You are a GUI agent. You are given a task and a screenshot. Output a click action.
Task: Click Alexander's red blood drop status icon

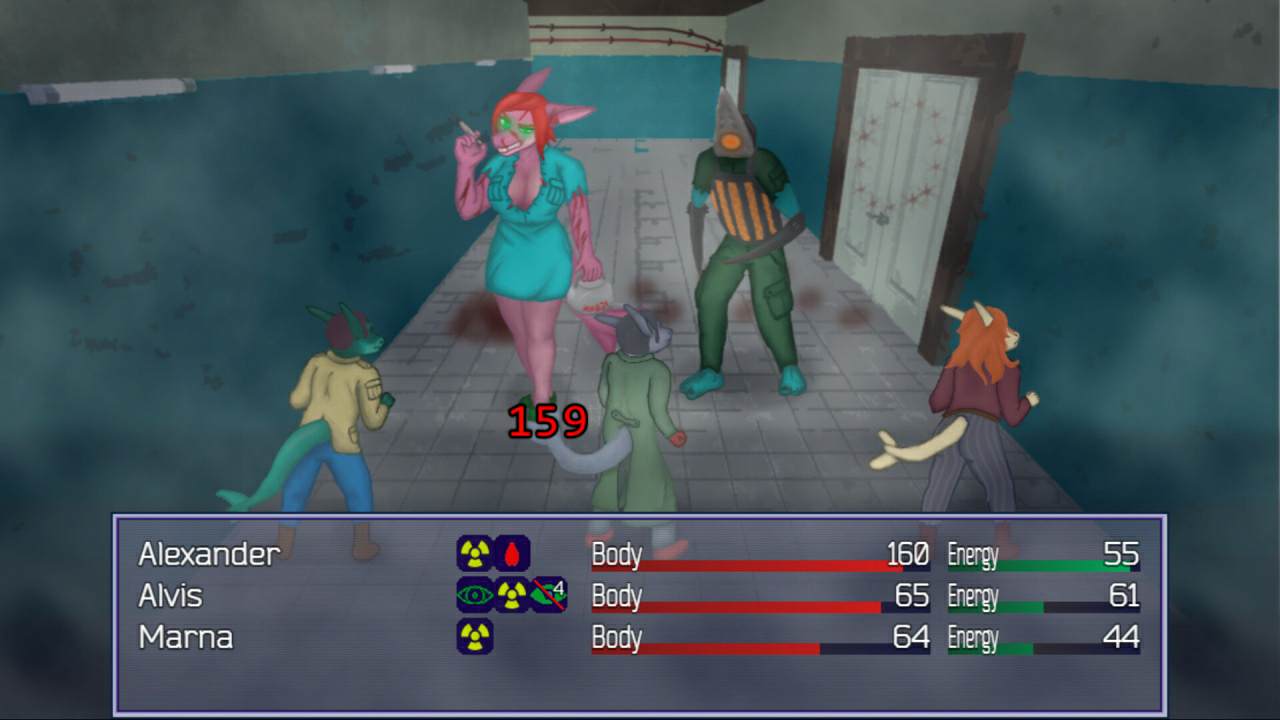pyautogui.click(x=512, y=553)
